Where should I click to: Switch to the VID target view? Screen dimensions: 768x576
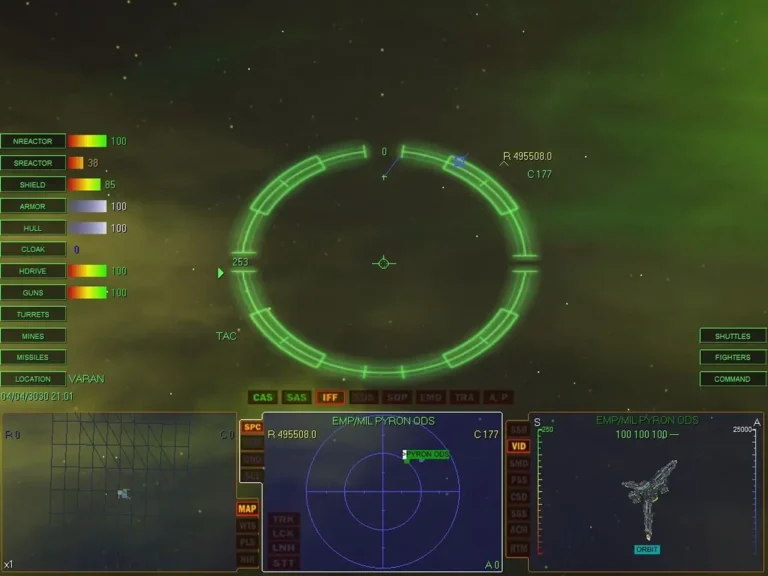[x=518, y=446]
